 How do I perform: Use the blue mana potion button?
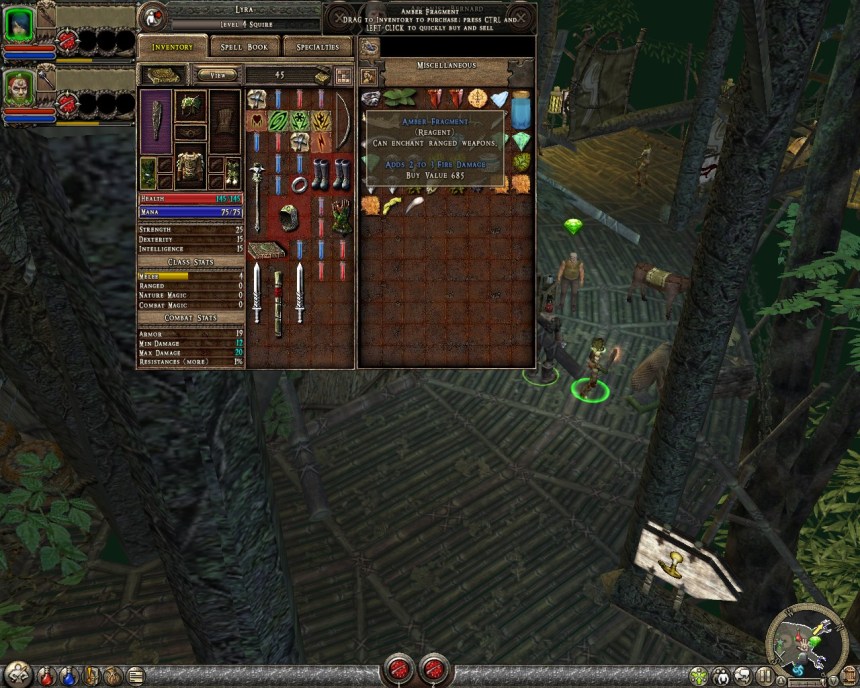tap(66, 676)
